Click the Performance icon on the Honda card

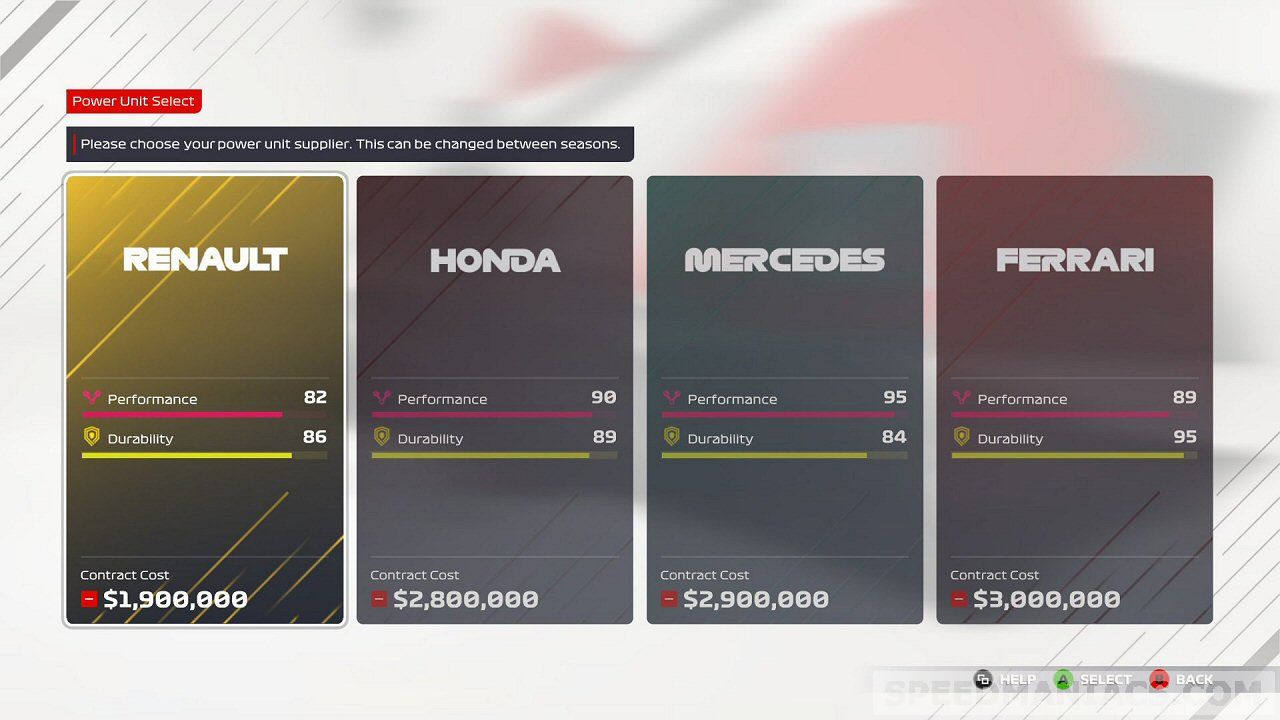pyautogui.click(x=381, y=398)
